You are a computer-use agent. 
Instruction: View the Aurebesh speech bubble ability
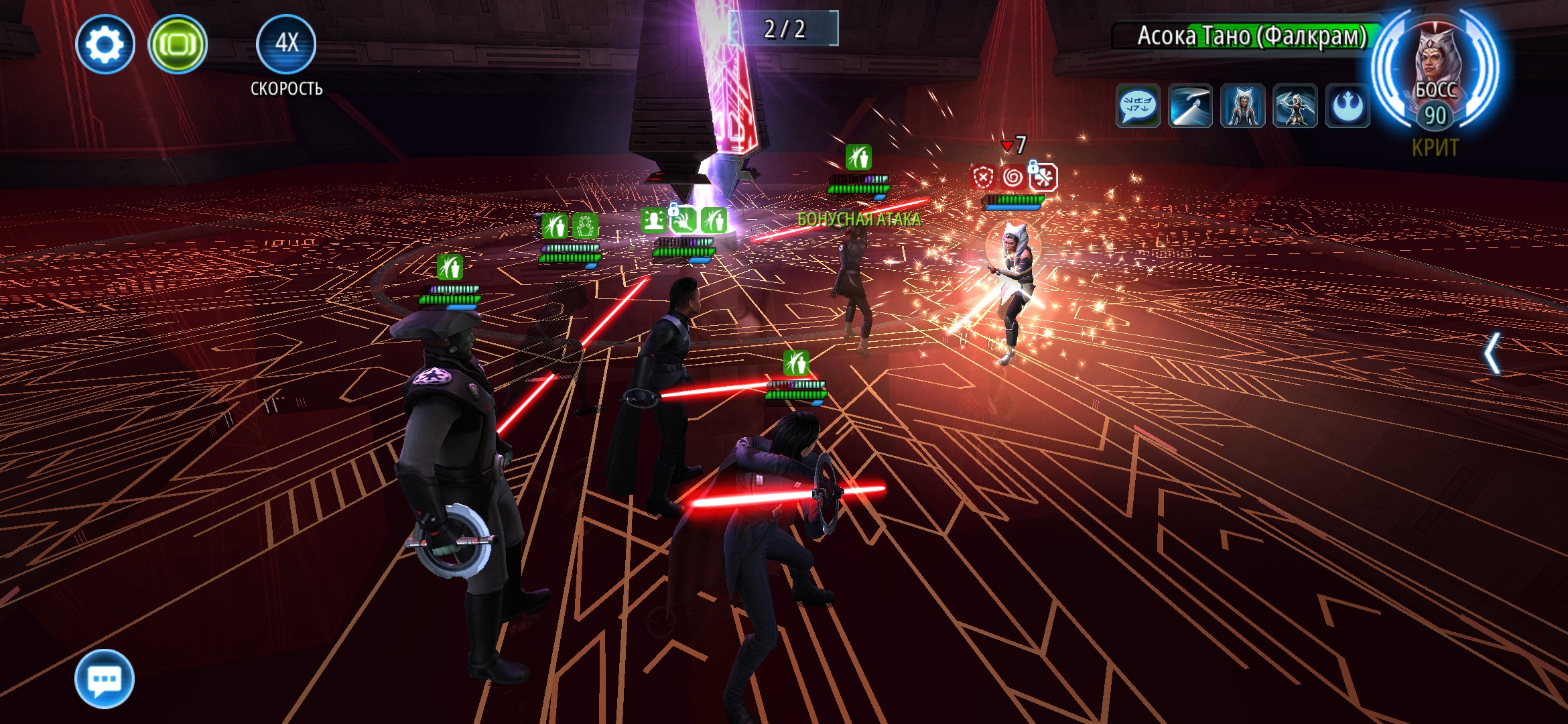tap(1138, 106)
